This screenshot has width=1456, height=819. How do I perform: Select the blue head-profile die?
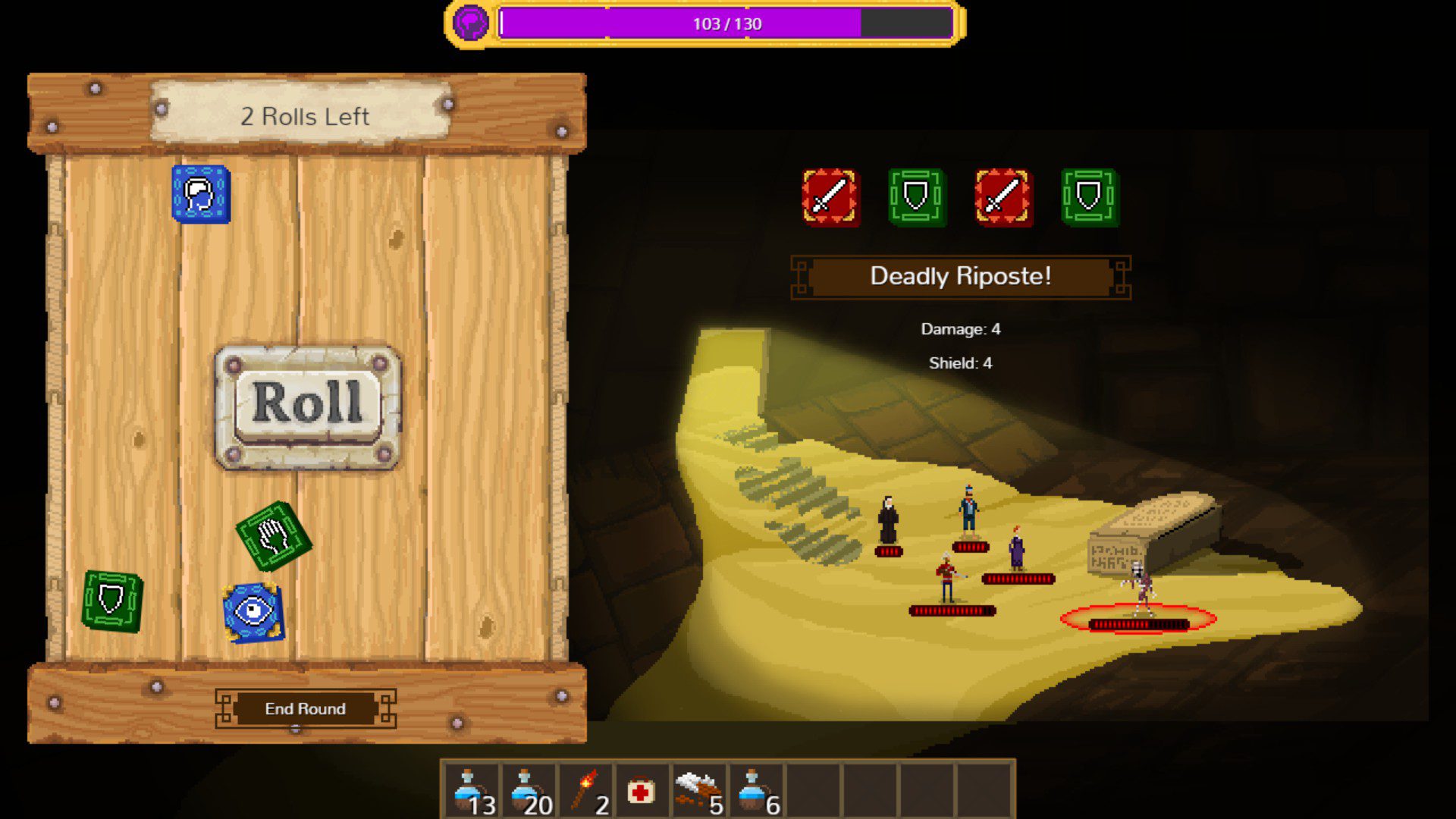coord(201,195)
